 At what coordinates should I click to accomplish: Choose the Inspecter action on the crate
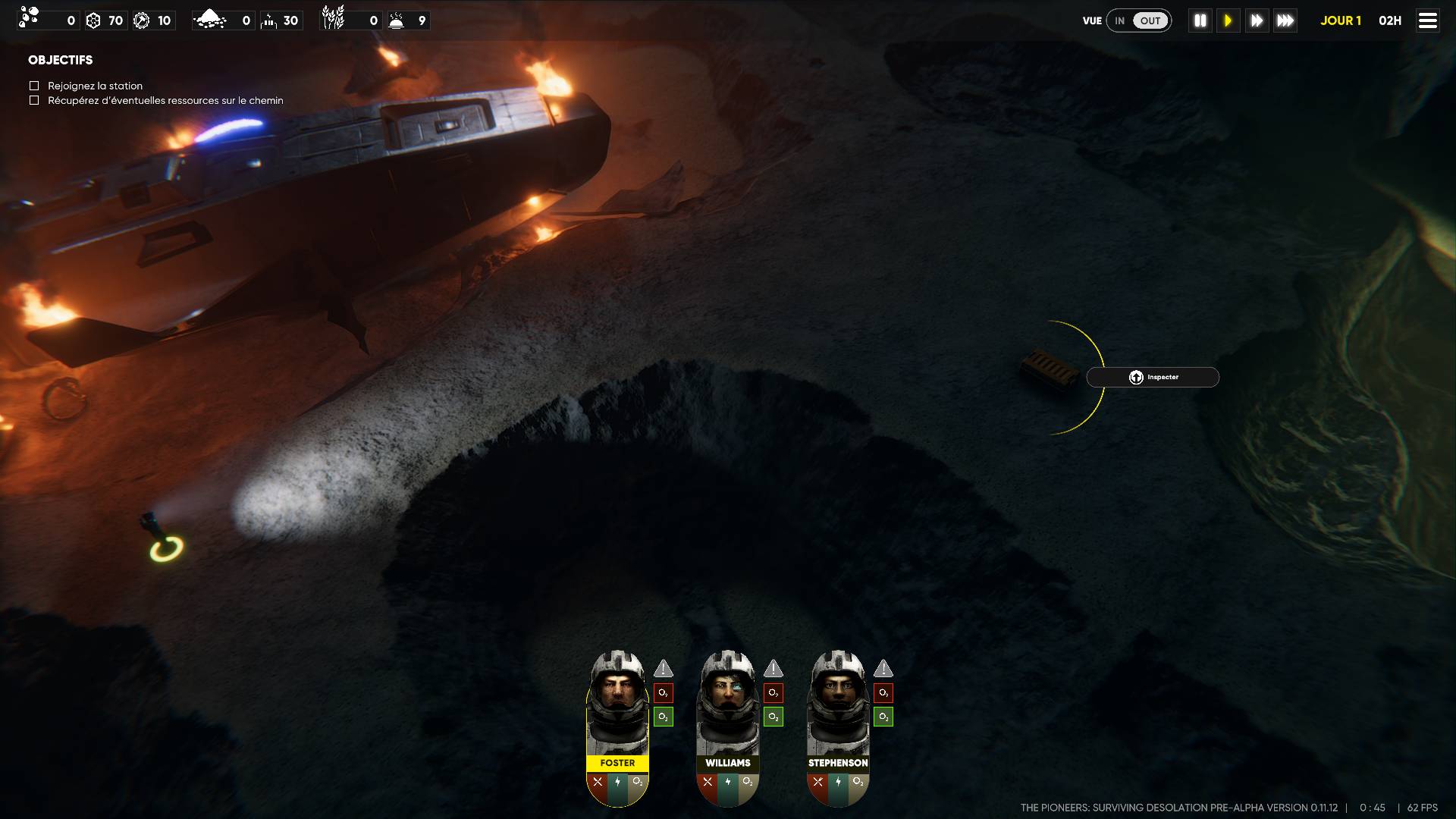[1153, 377]
